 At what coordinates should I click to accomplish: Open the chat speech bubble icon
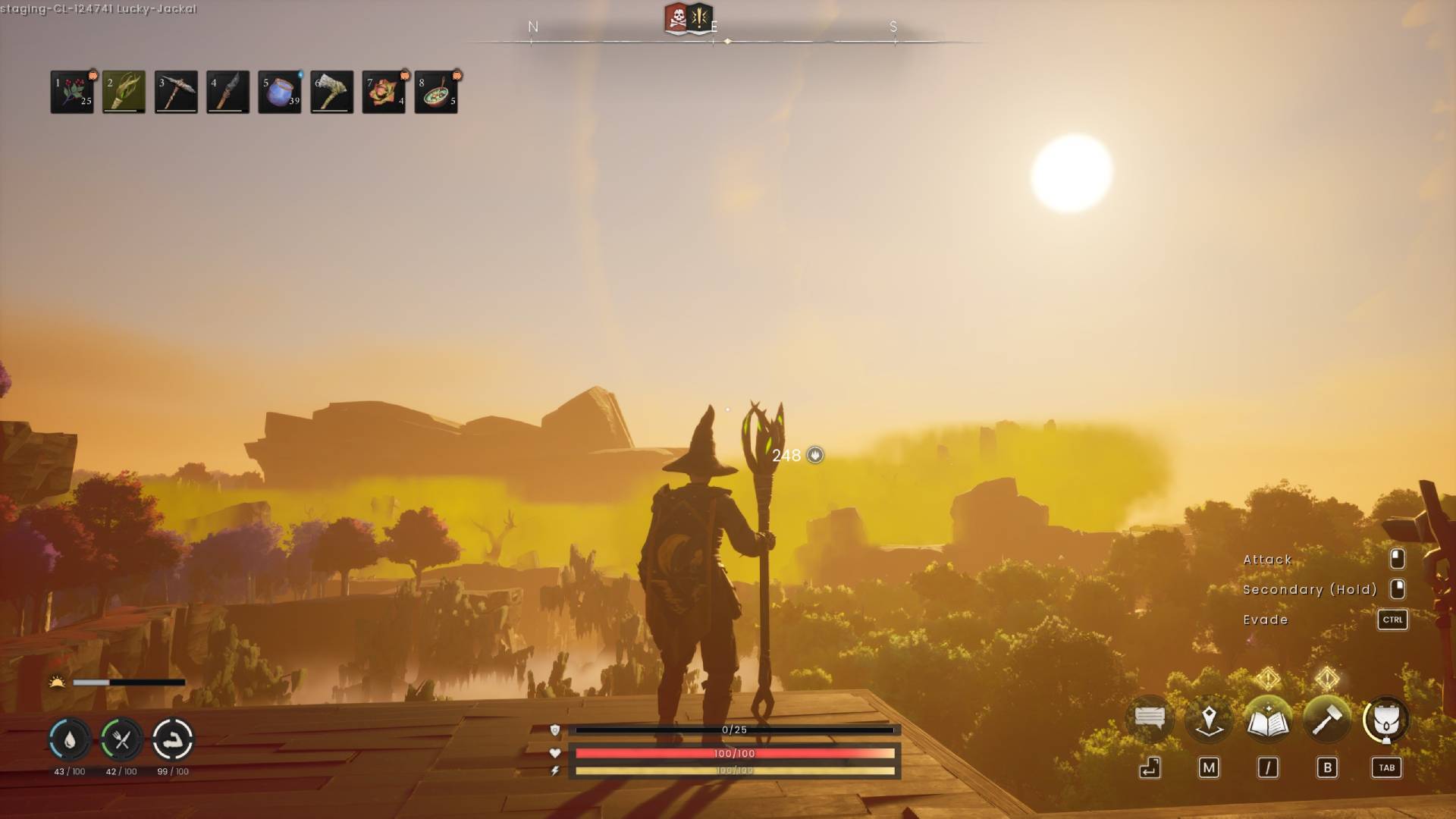pos(1150,719)
